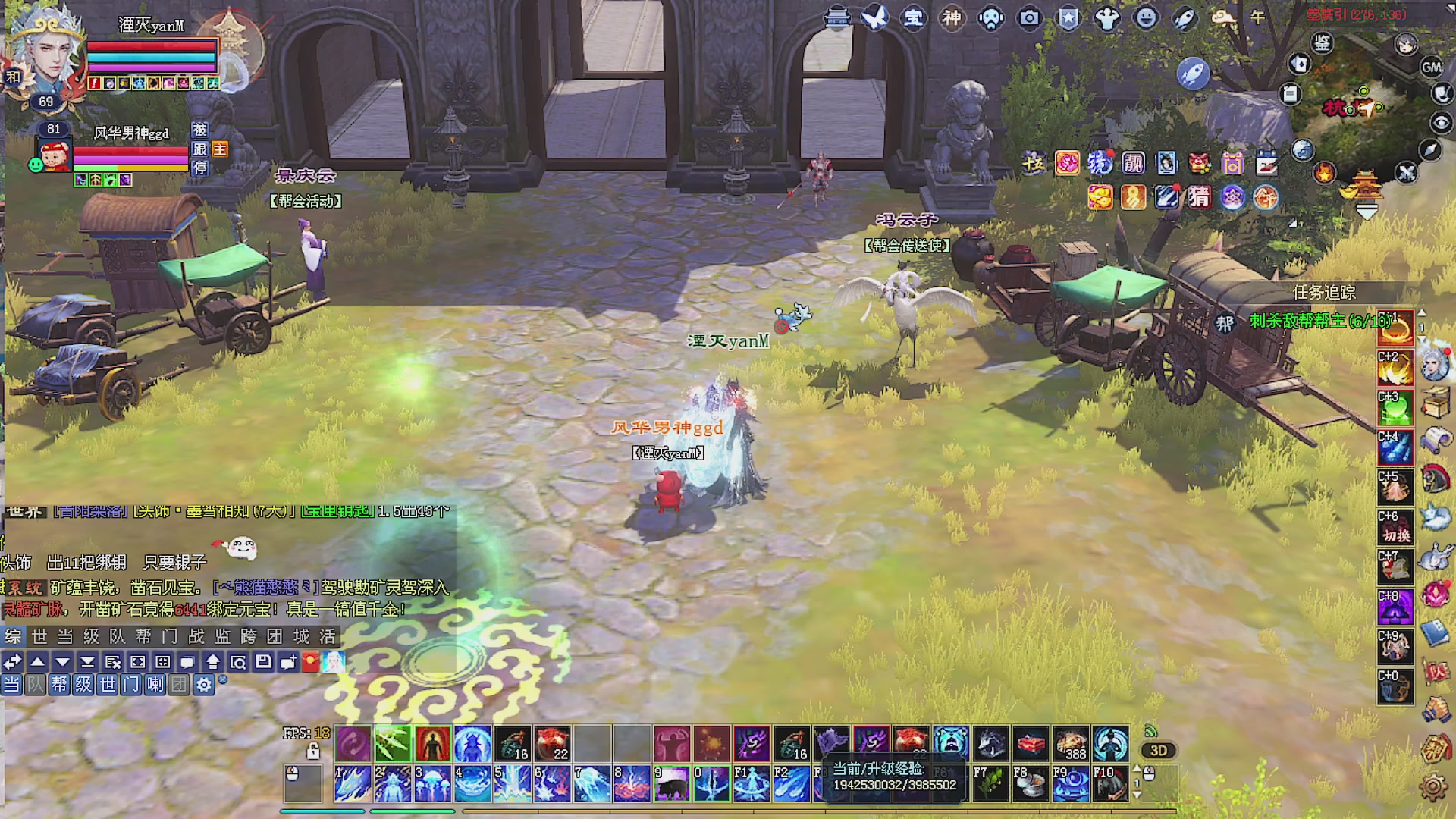Toggle the eye visibility icon beside minimap
The width and height of the screenshot is (1456, 819).
[1441, 122]
